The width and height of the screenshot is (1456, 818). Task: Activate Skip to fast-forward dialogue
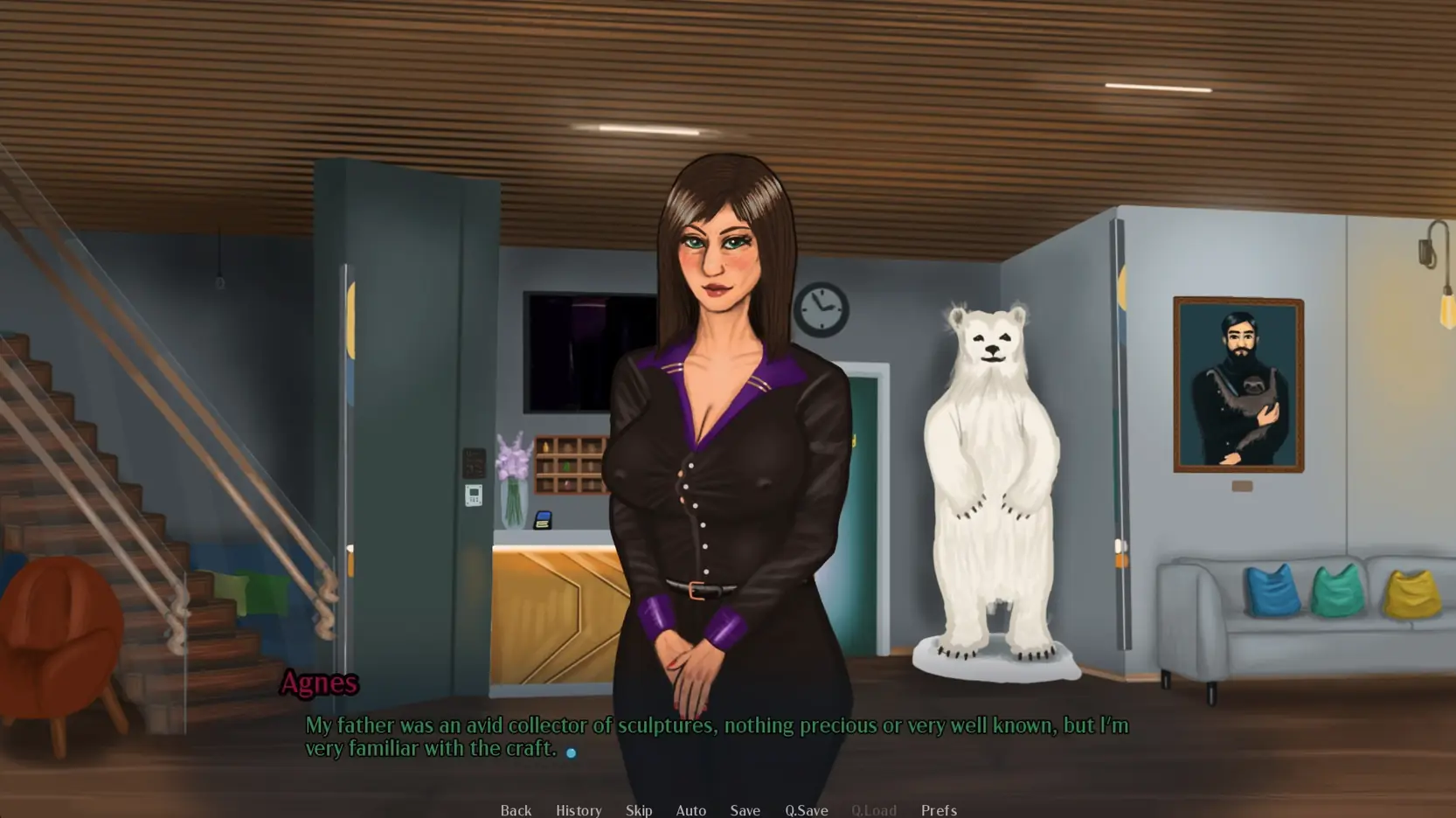tap(639, 810)
